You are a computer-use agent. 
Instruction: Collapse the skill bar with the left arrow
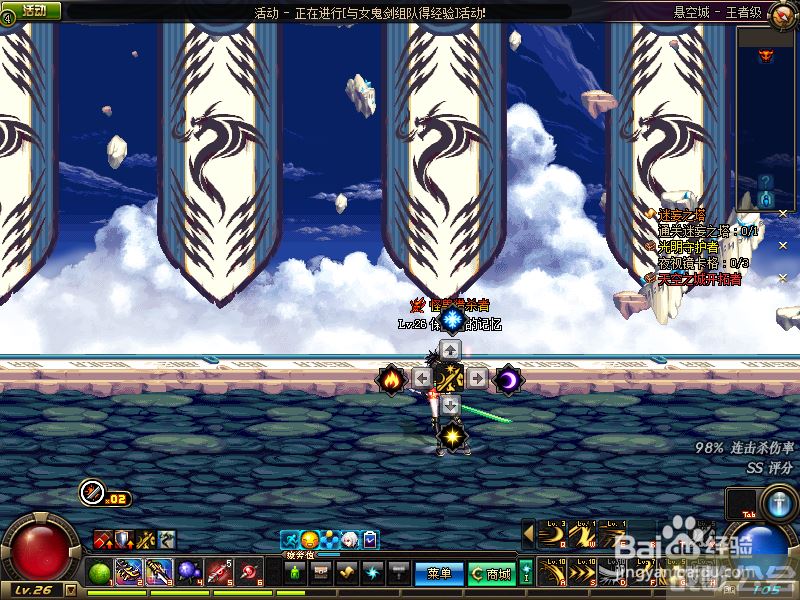point(528,535)
